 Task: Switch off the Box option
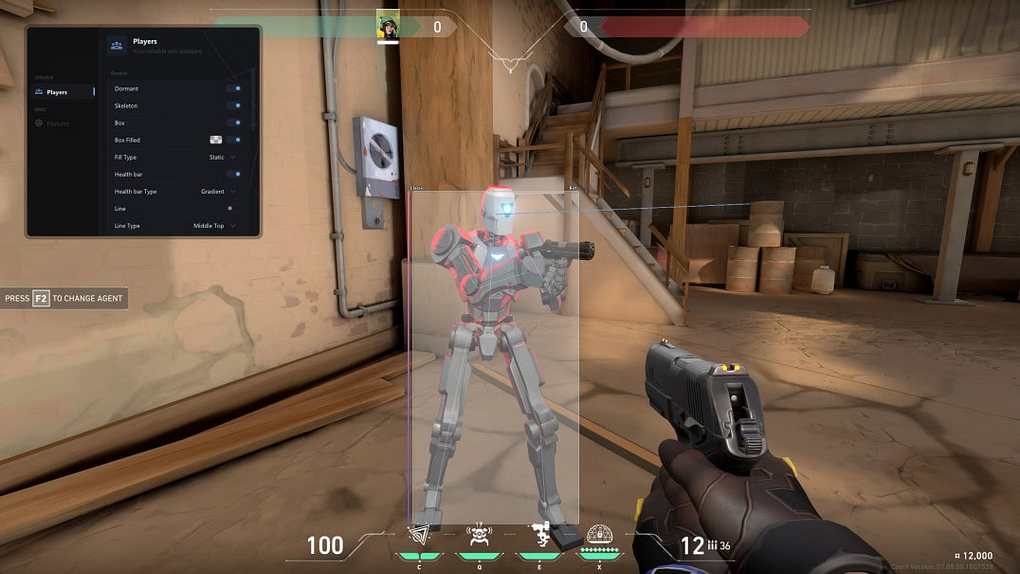click(234, 123)
